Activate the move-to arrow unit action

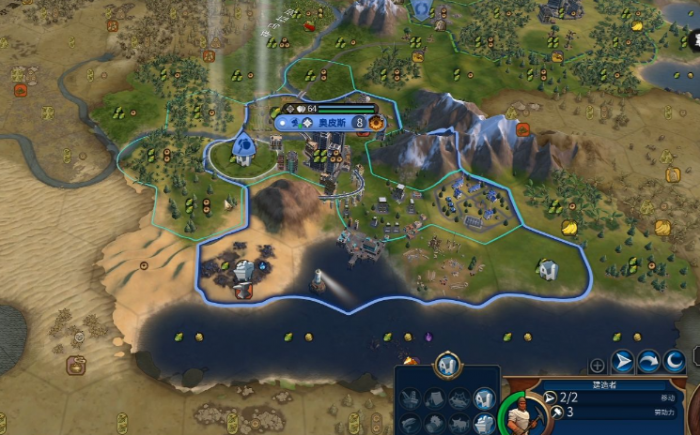point(623,362)
